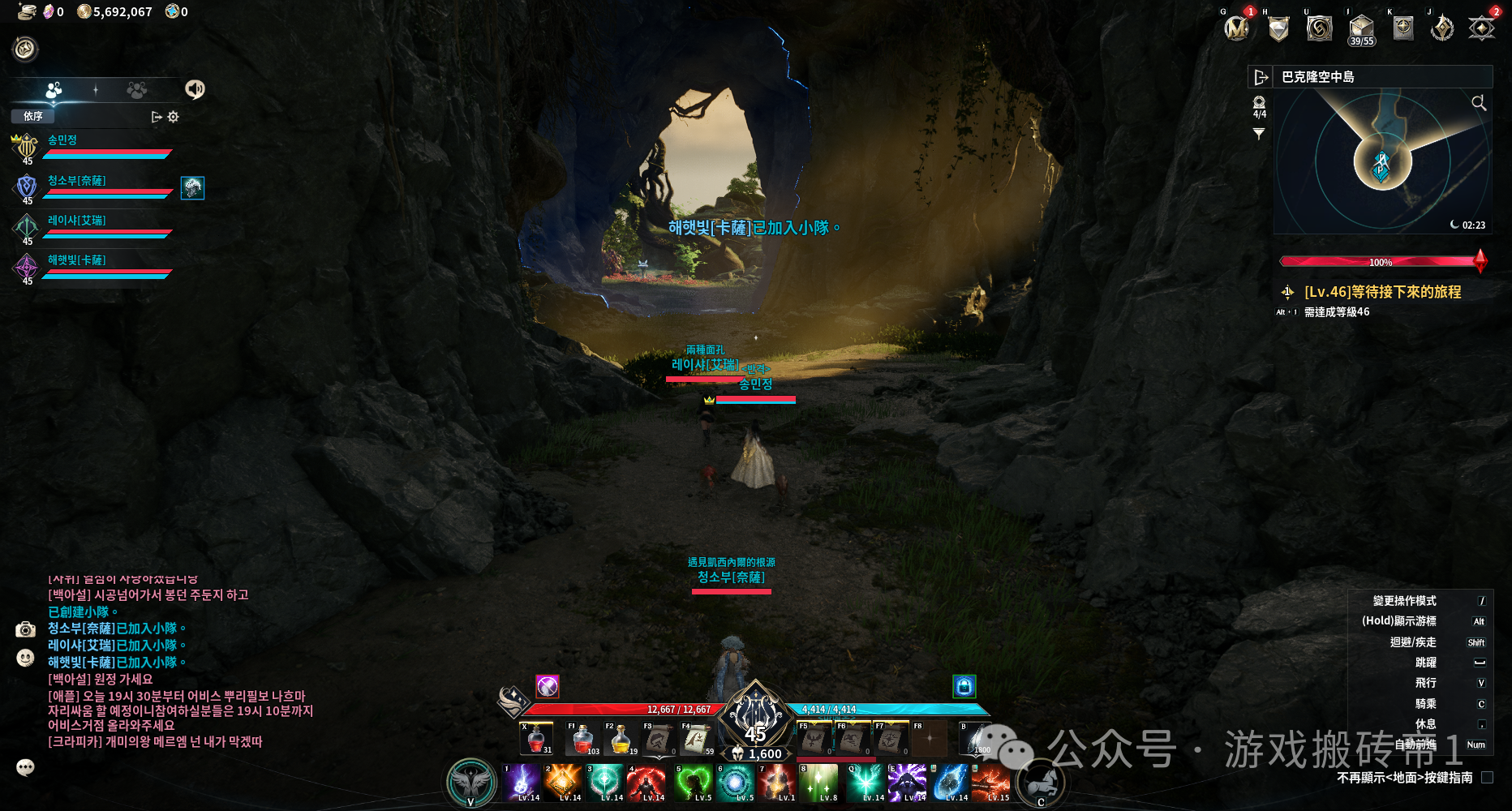This screenshot has height=811, width=1512.
Task: Select party member 청소부[奈薩] in party list
Action: point(77,181)
